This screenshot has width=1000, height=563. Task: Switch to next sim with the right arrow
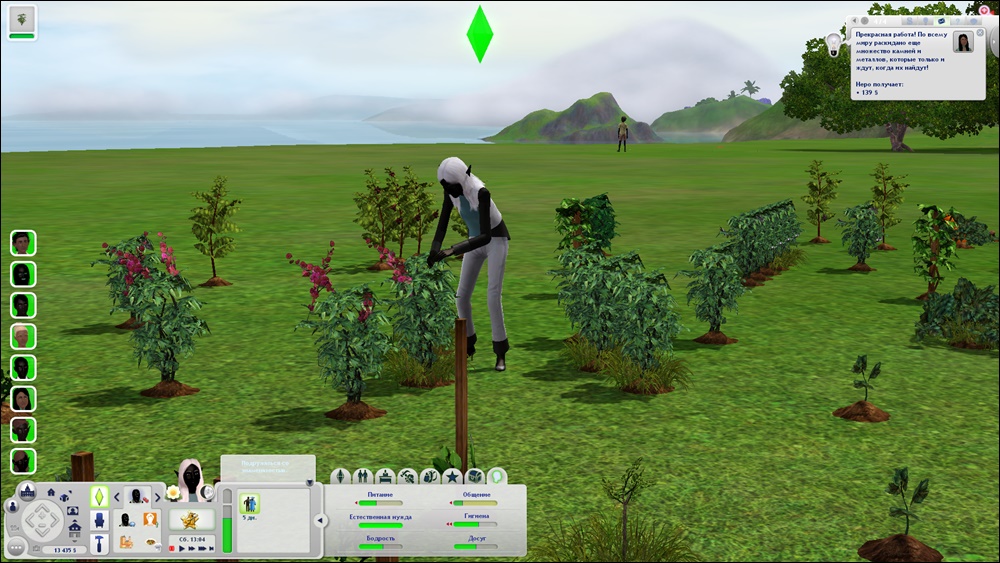coord(159,495)
